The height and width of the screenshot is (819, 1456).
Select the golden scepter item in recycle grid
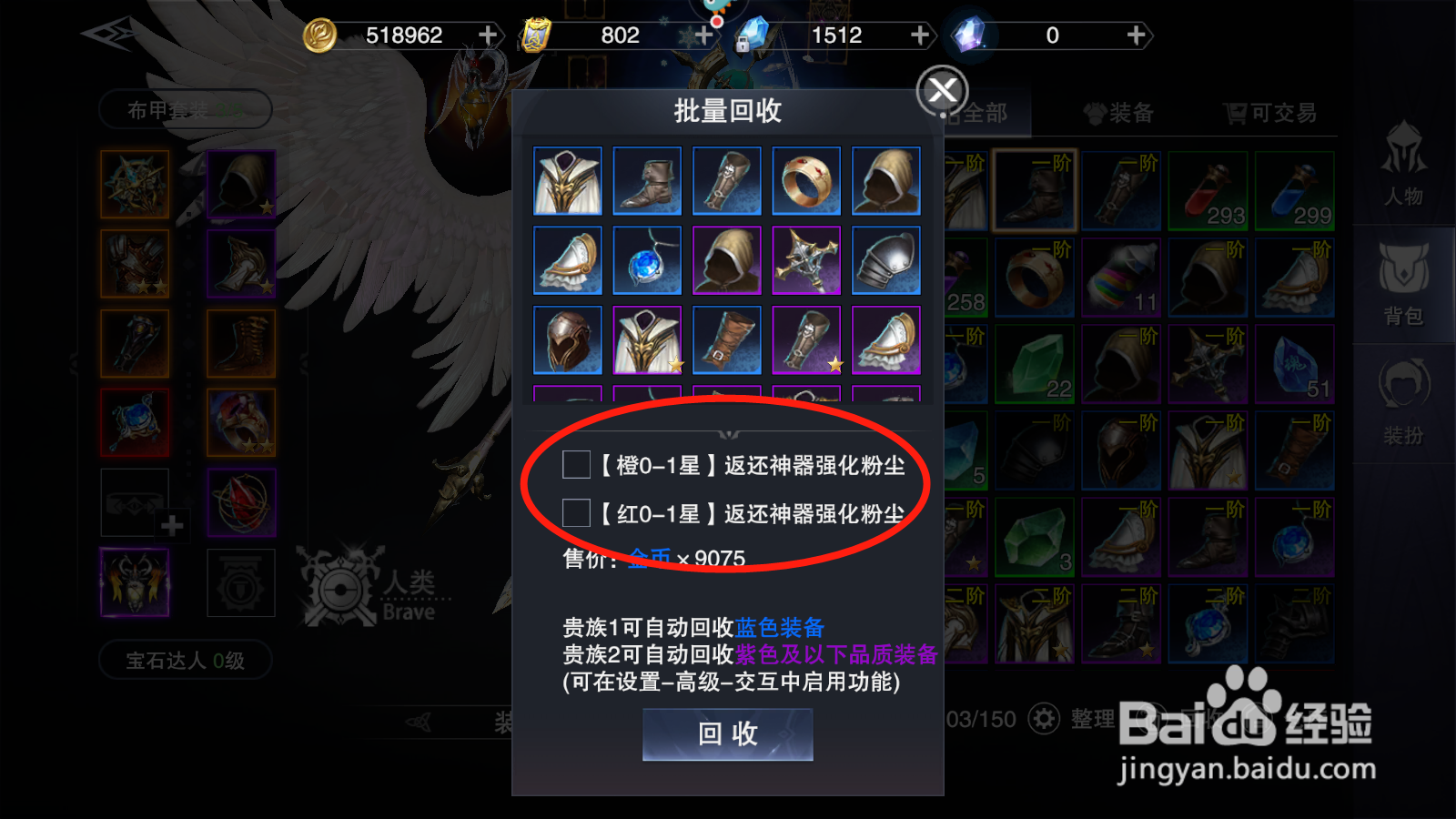click(806, 260)
